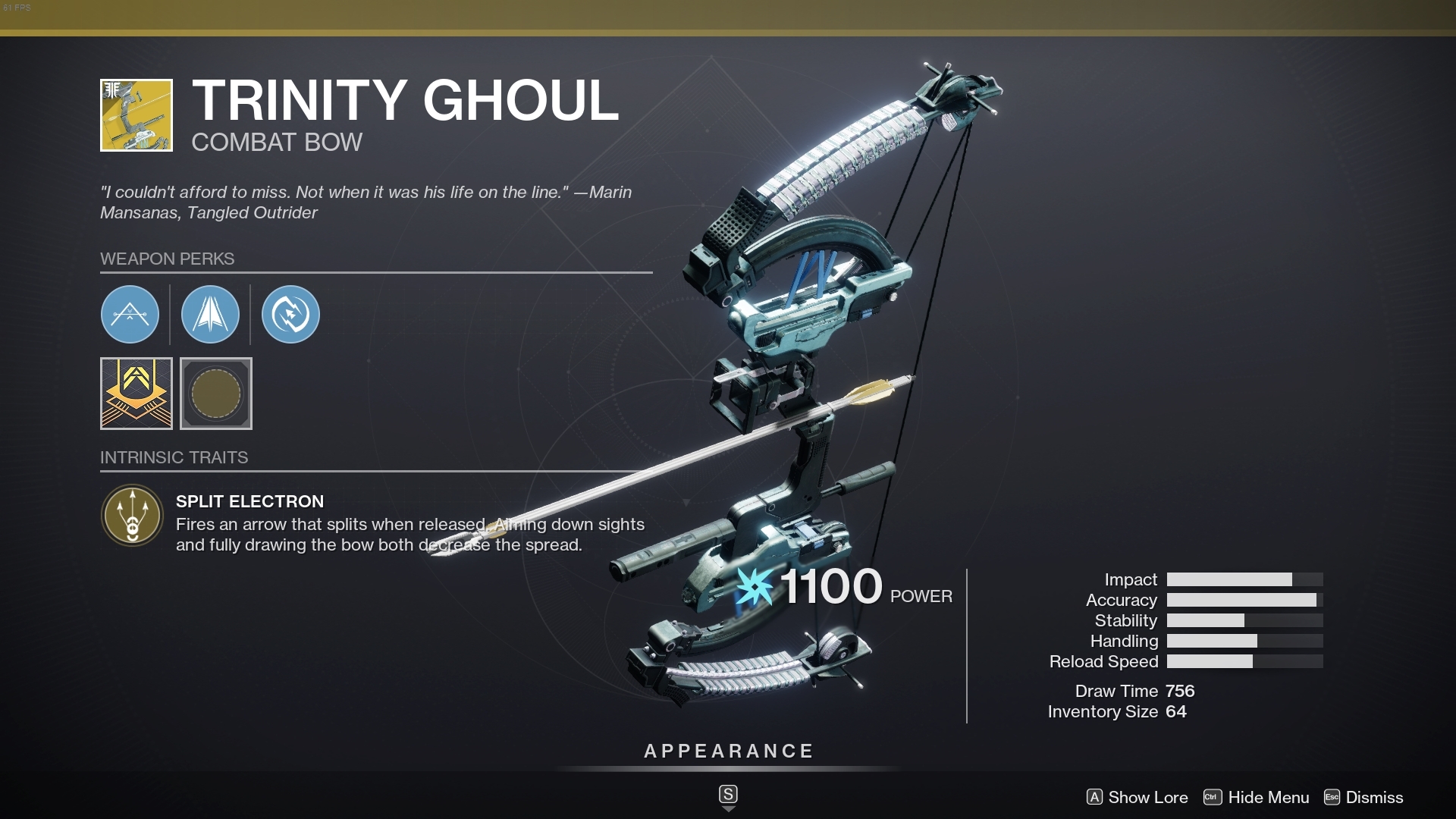The image size is (1456, 819).
Task: Open the gold weapon mod socket
Action: [x=136, y=394]
